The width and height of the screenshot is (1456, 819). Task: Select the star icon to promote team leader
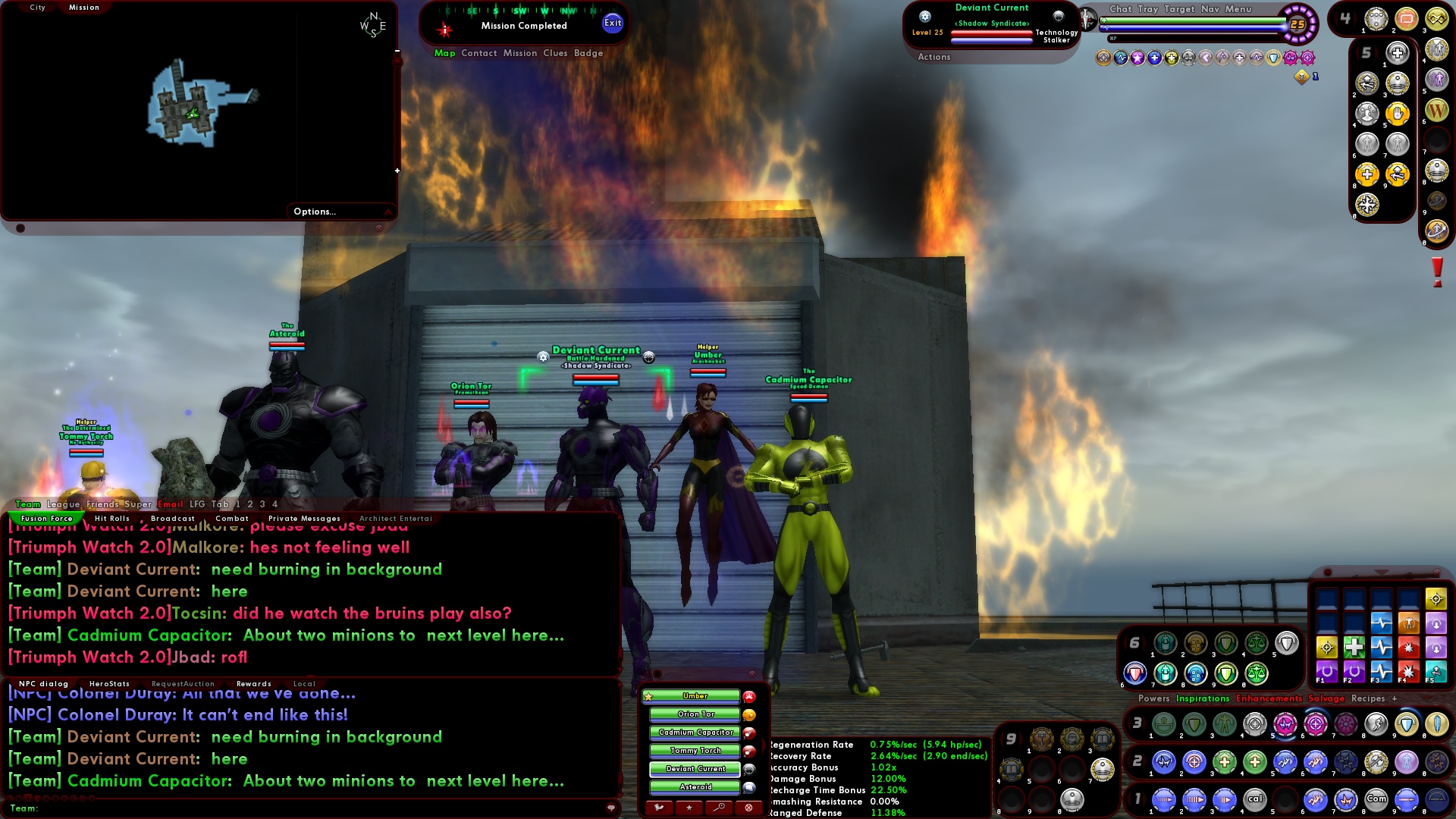[x=689, y=807]
